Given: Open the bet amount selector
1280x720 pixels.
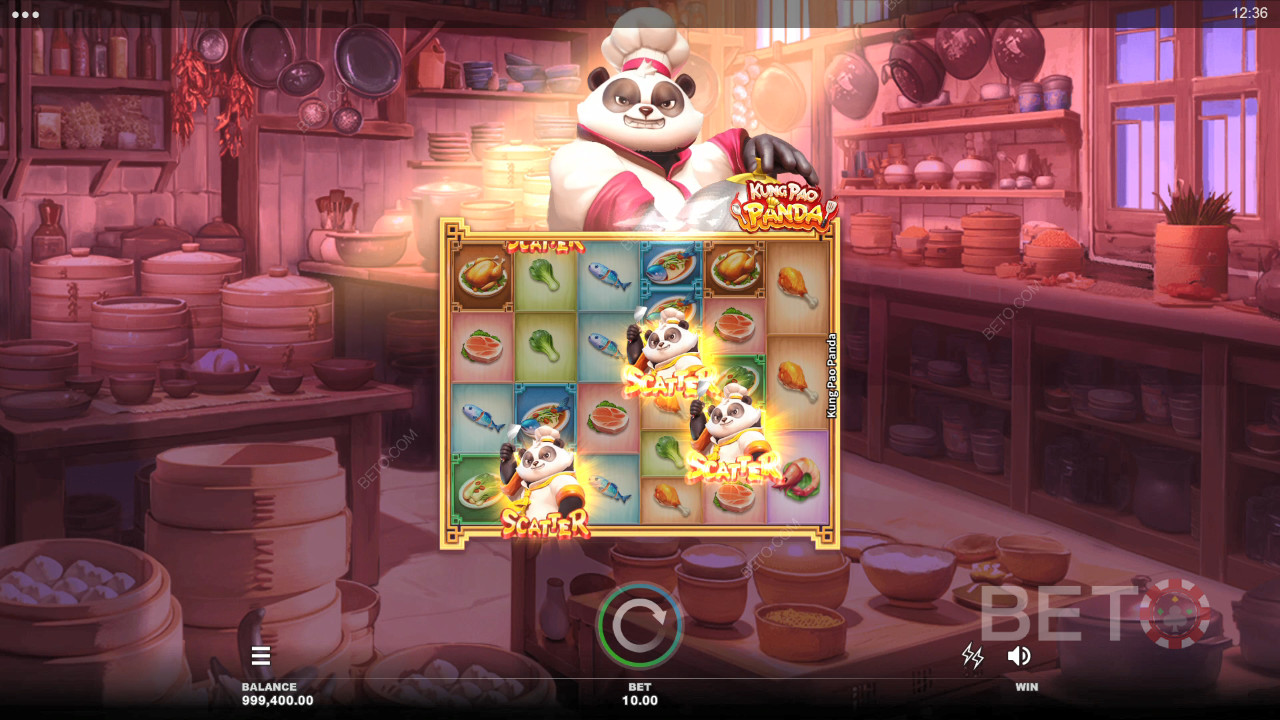Looking at the screenshot, I should (640, 694).
